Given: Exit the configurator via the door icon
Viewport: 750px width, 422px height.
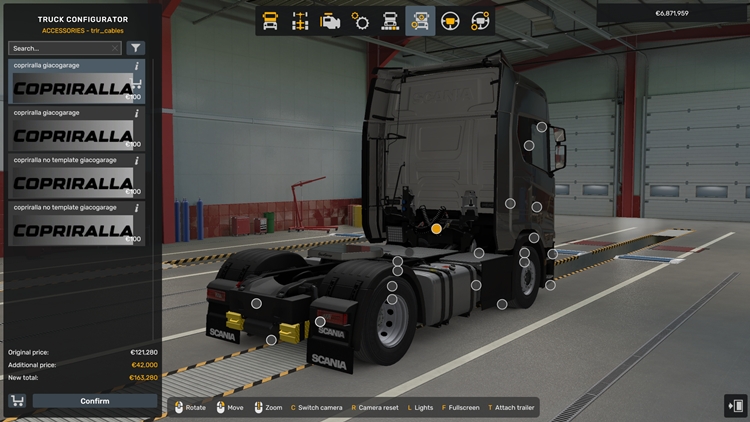Looking at the screenshot, I should coord(735,406).
